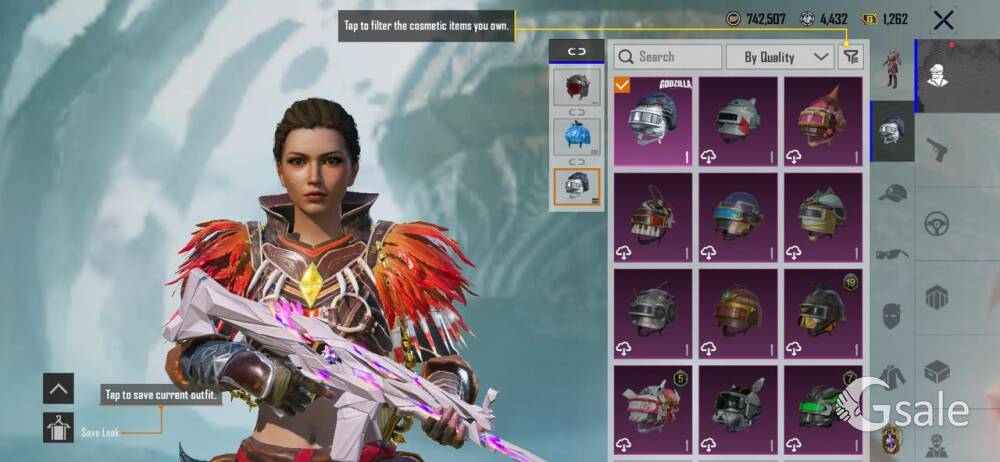Choose the pink spiked helmet skin

(x=822, y=121)
